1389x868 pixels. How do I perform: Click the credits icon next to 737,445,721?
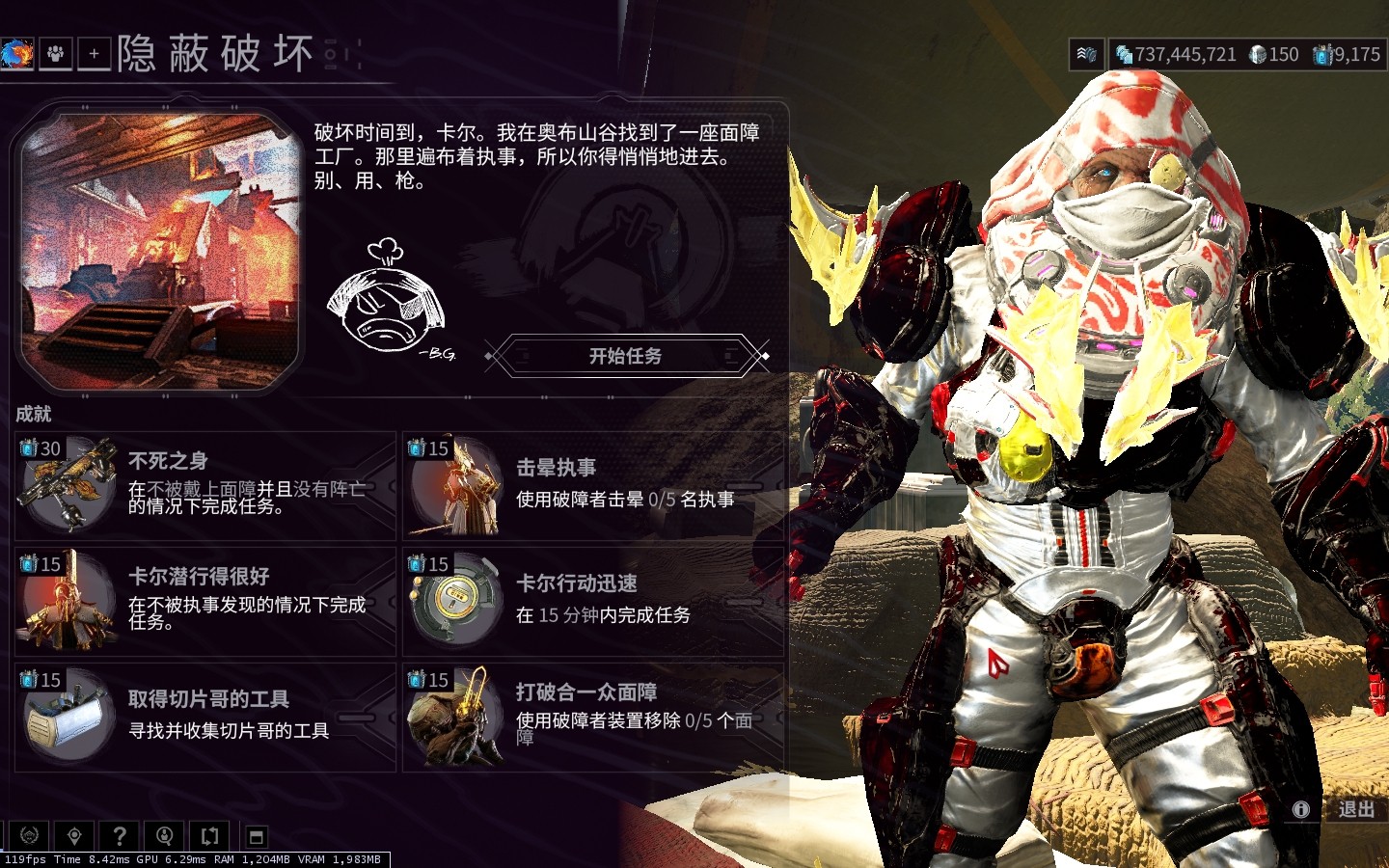pyautogui.click(x=1124, y=55)
